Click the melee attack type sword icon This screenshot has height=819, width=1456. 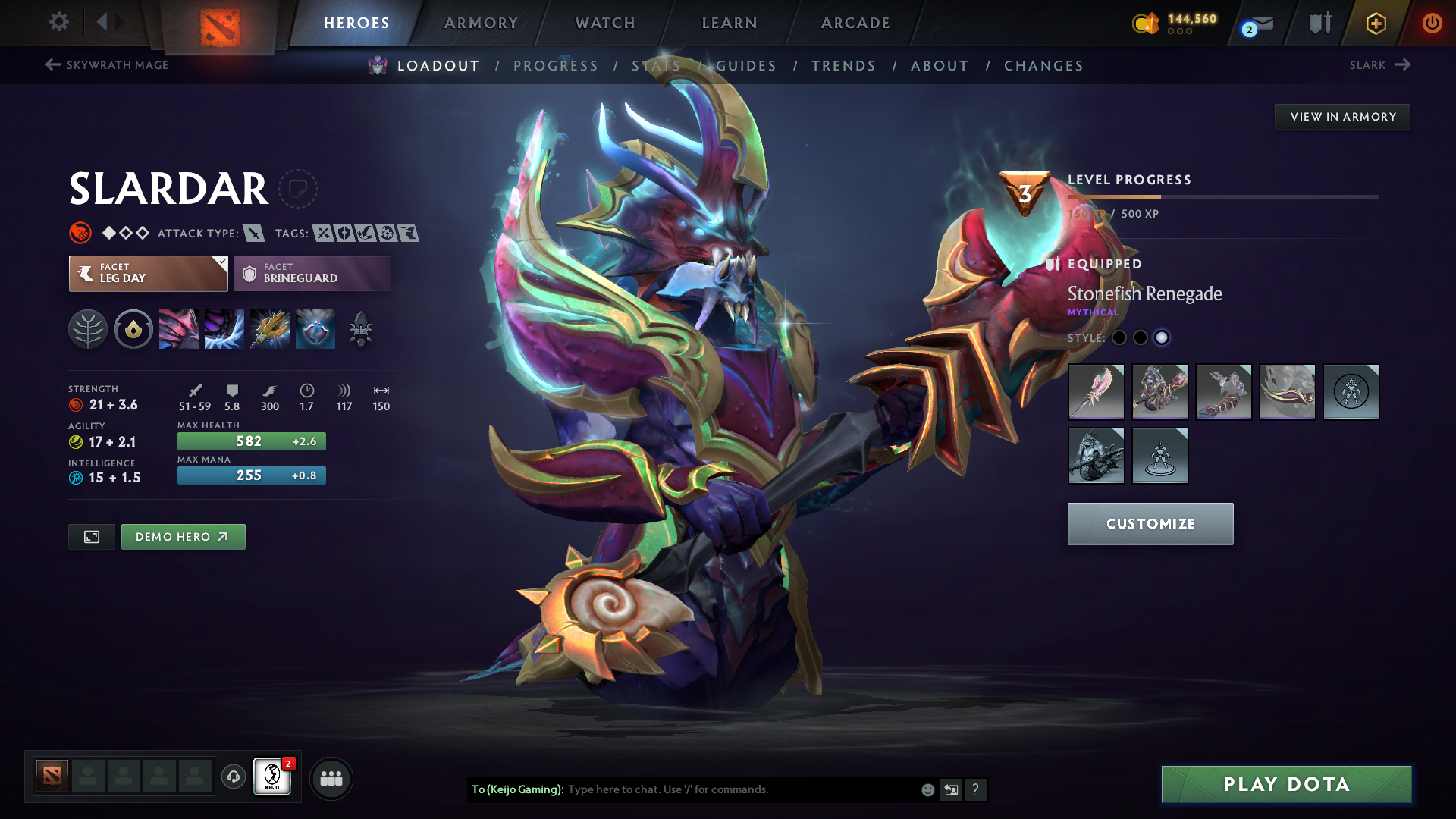click(x=256, y=233)
